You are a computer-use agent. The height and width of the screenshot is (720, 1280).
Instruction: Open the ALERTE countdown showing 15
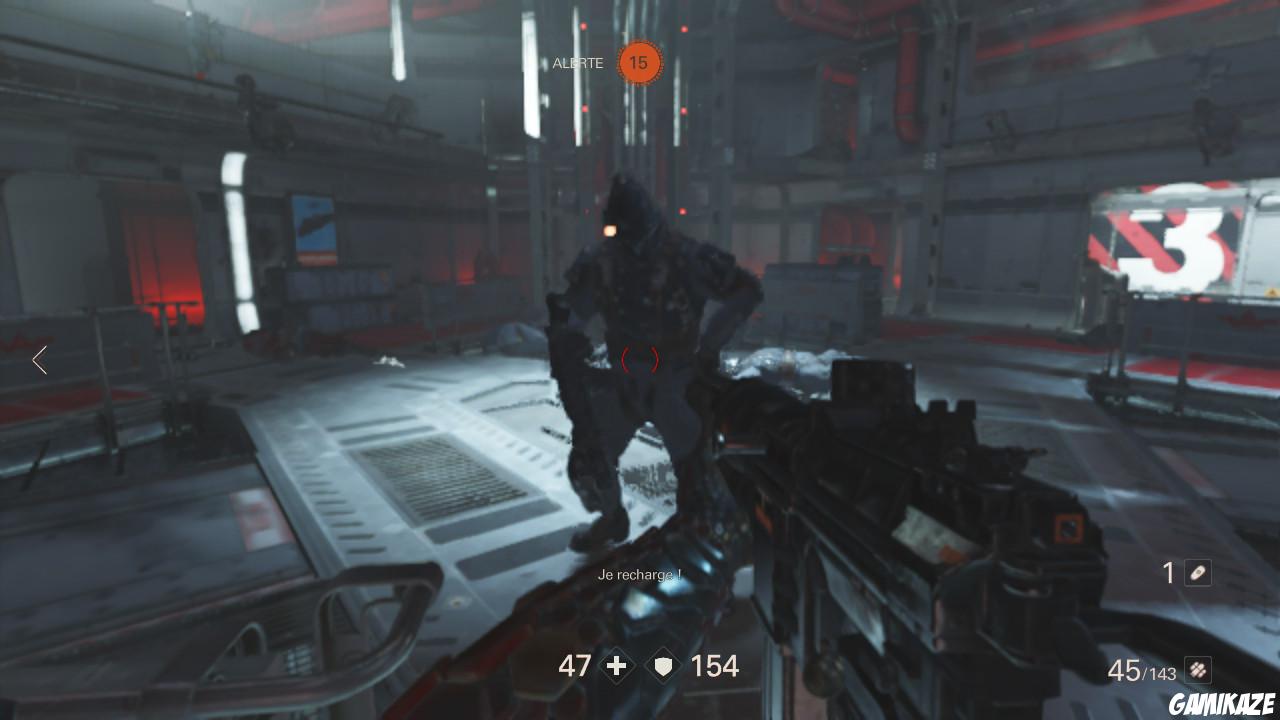(638, 62)
